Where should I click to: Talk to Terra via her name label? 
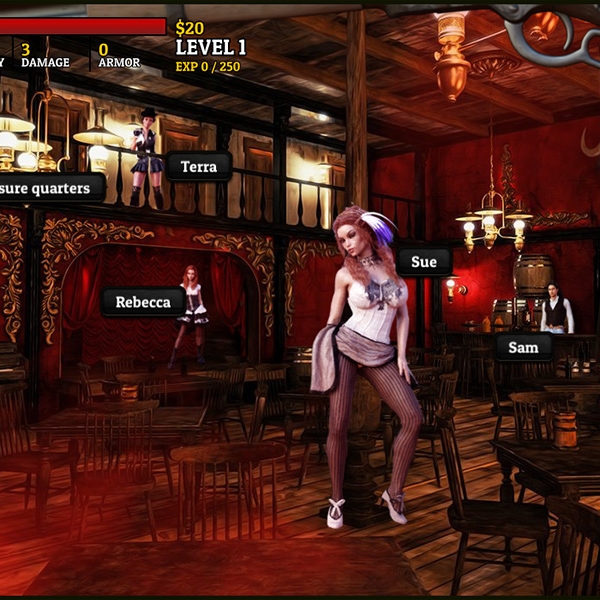click(x=199, y=167)
